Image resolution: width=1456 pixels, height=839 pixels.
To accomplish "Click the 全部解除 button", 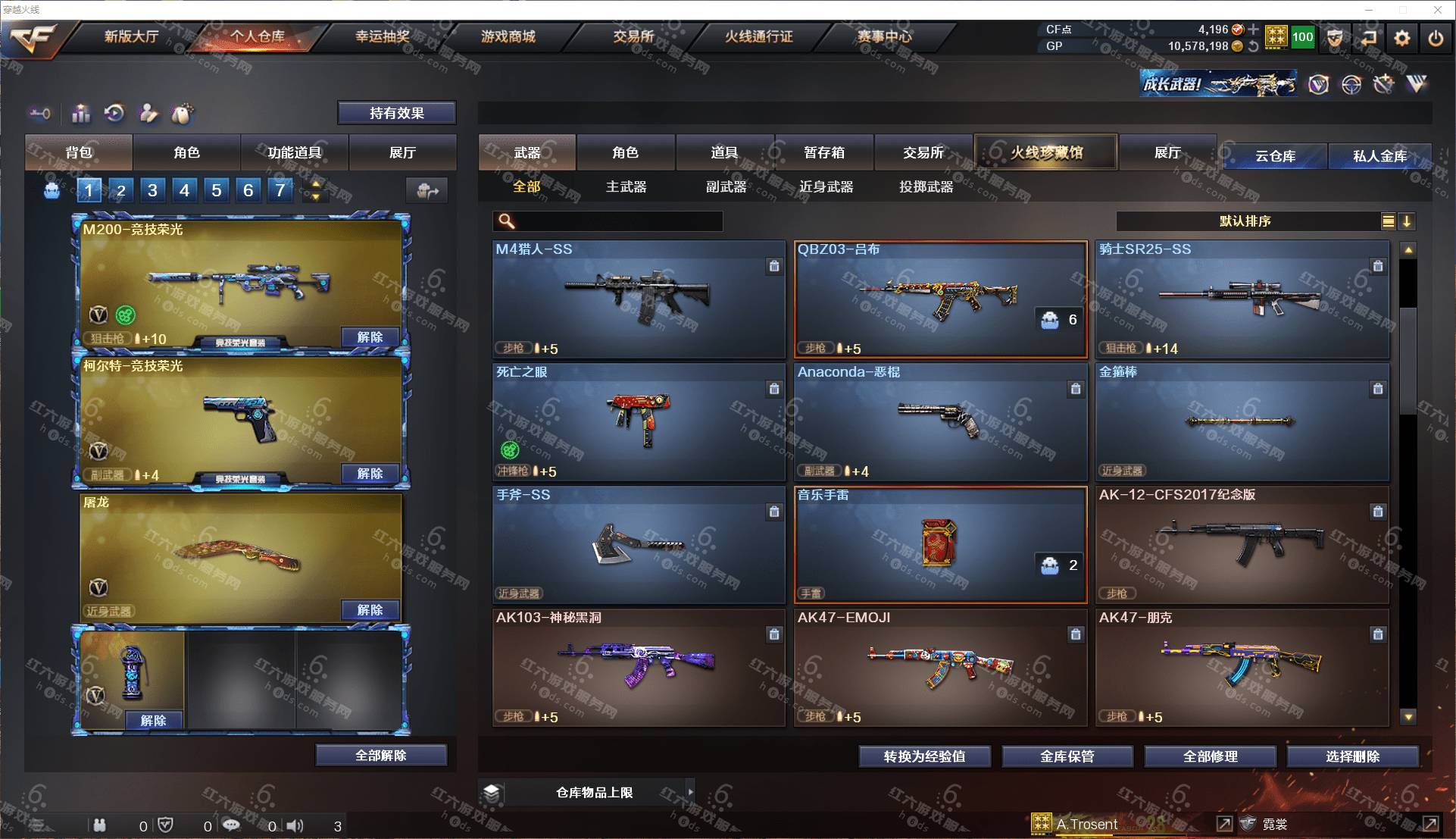I will pos(381,756).
